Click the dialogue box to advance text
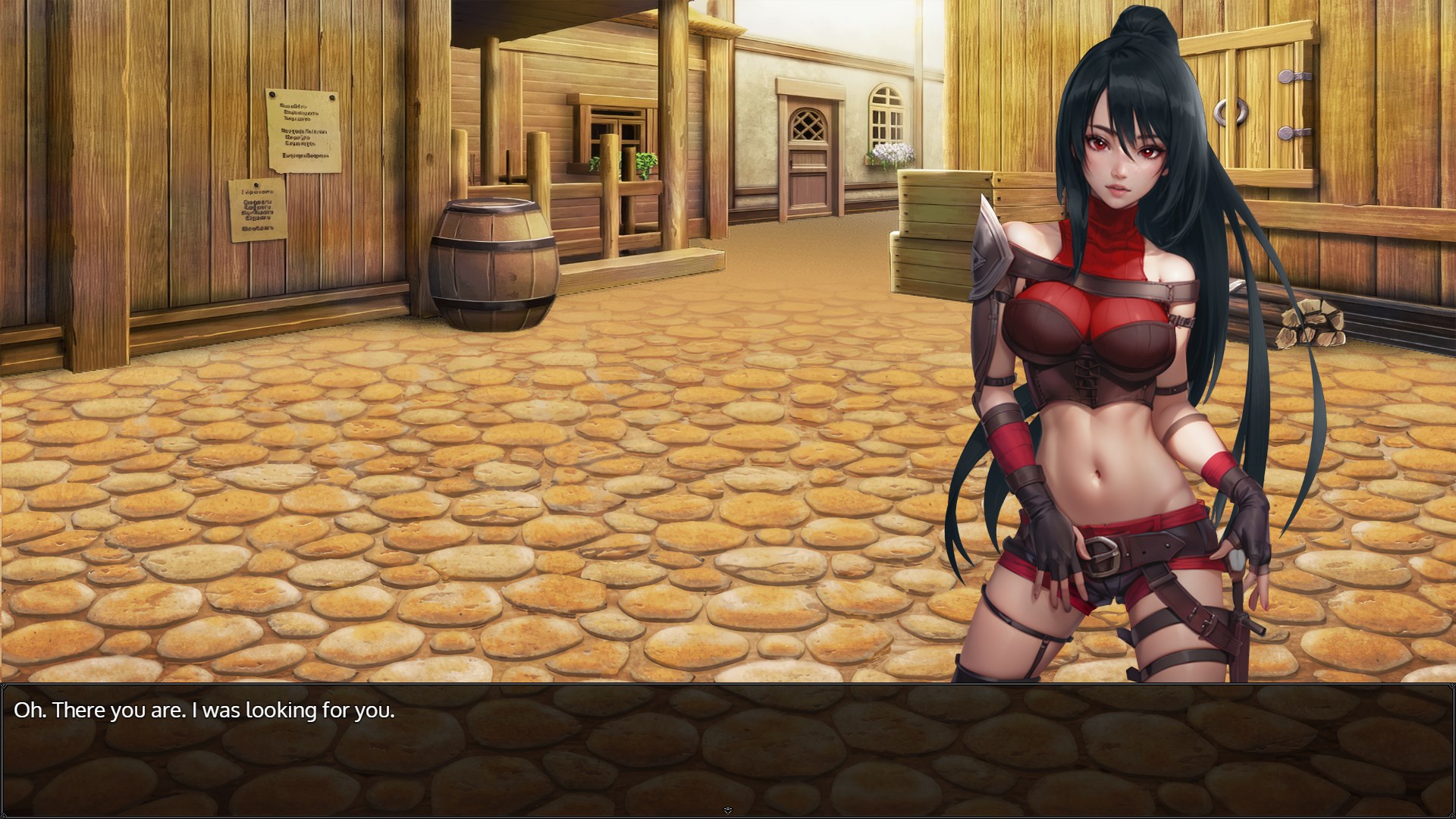This screenshot has width=1456, height=819. (728, 749)
